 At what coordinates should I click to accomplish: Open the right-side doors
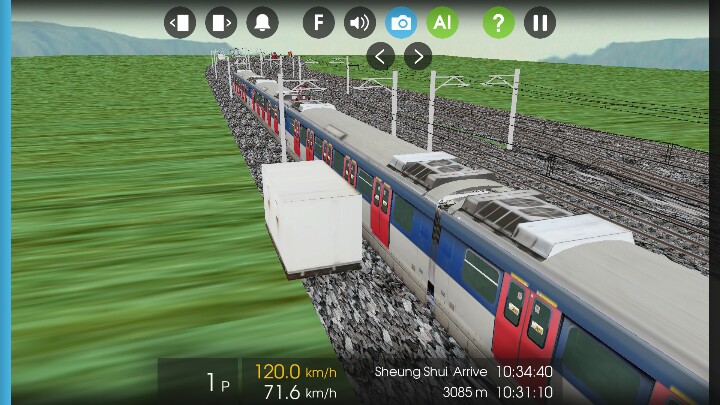click(x=221, y=22)
